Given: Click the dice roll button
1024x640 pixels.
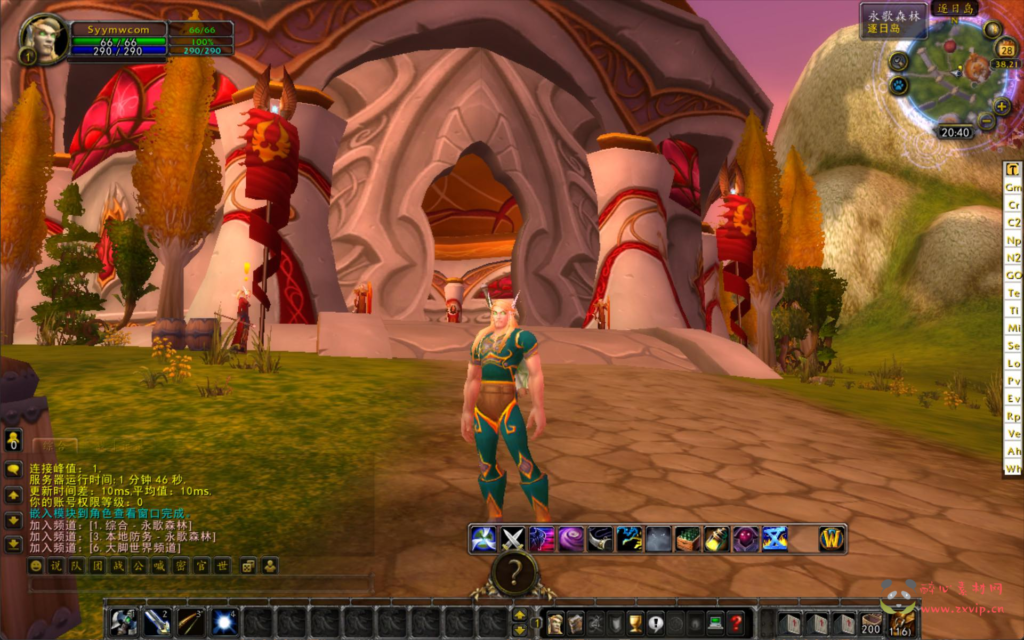Looking at the screenshot, I should [247, 566].
